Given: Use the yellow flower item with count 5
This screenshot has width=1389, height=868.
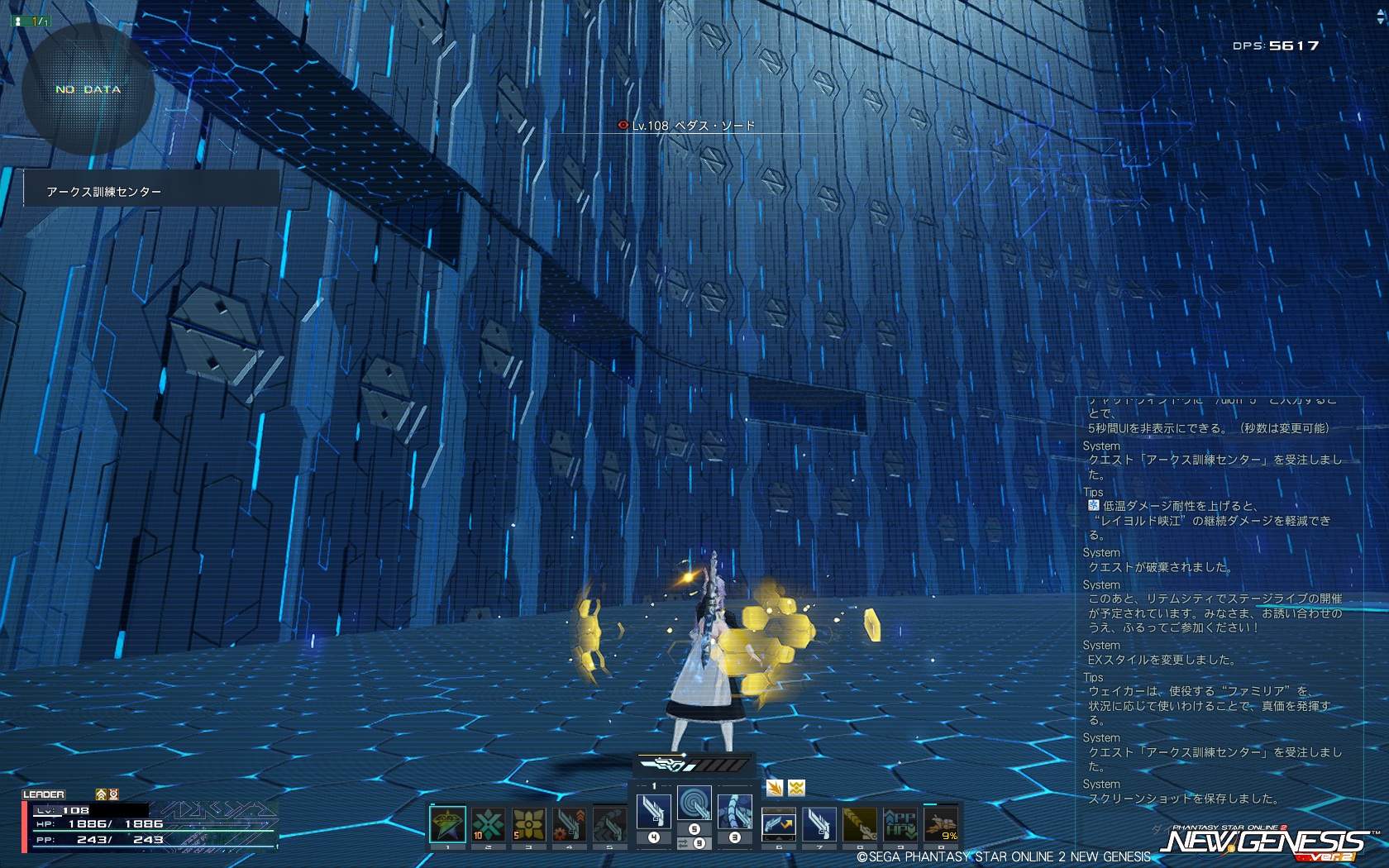Looking at the screenshot, I should coord(528,824).
